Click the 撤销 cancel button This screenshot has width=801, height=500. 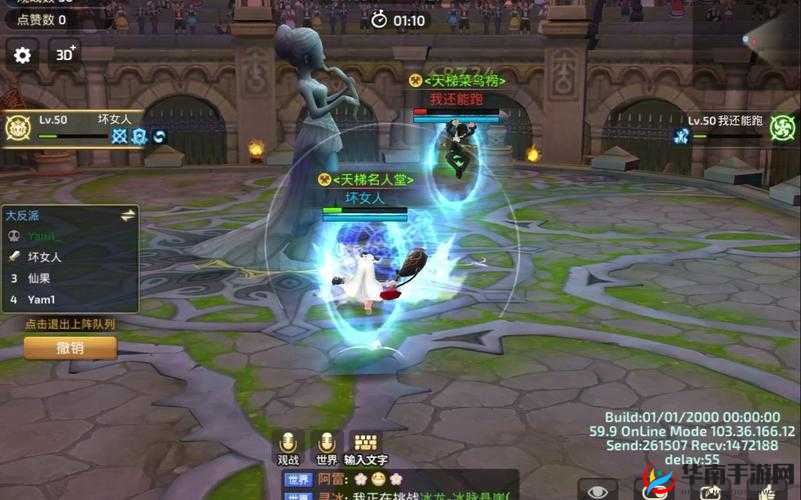pyautogui.click(x=70, y=348)
